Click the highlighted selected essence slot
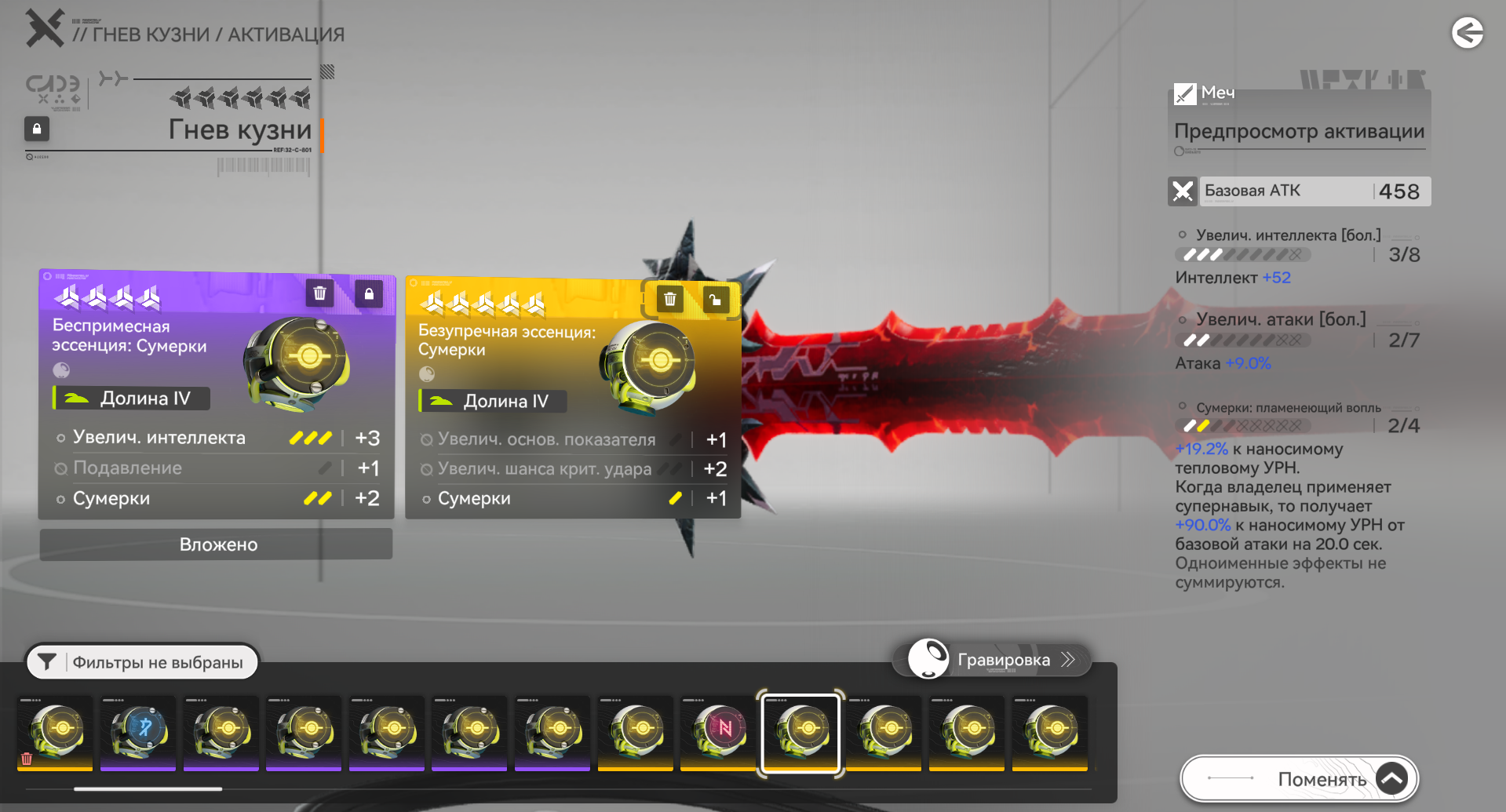 pyautogui.click(x=800, y=732)
